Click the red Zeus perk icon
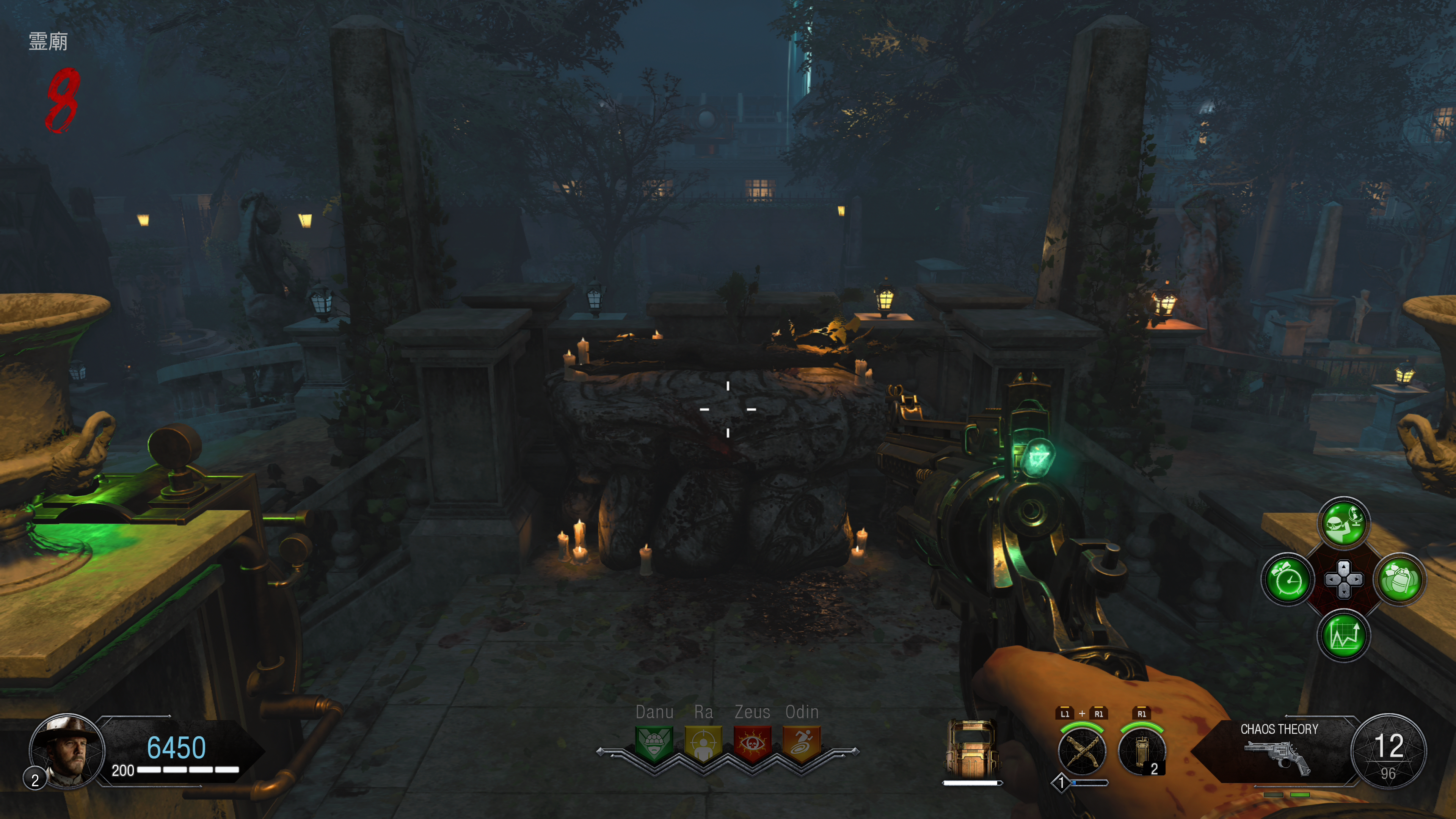The width and height of the screenshot is (1456, 819). [x=752, y=744]
